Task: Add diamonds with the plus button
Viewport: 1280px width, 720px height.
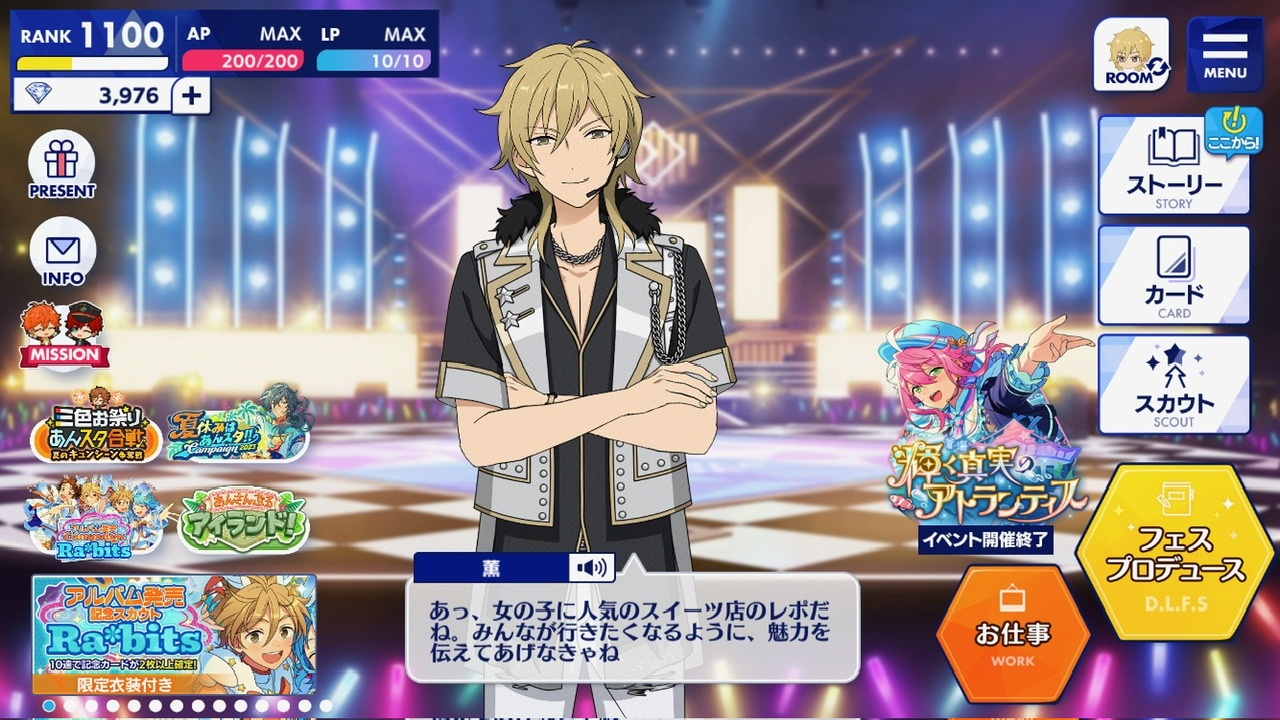Action: tap(191, 96)
